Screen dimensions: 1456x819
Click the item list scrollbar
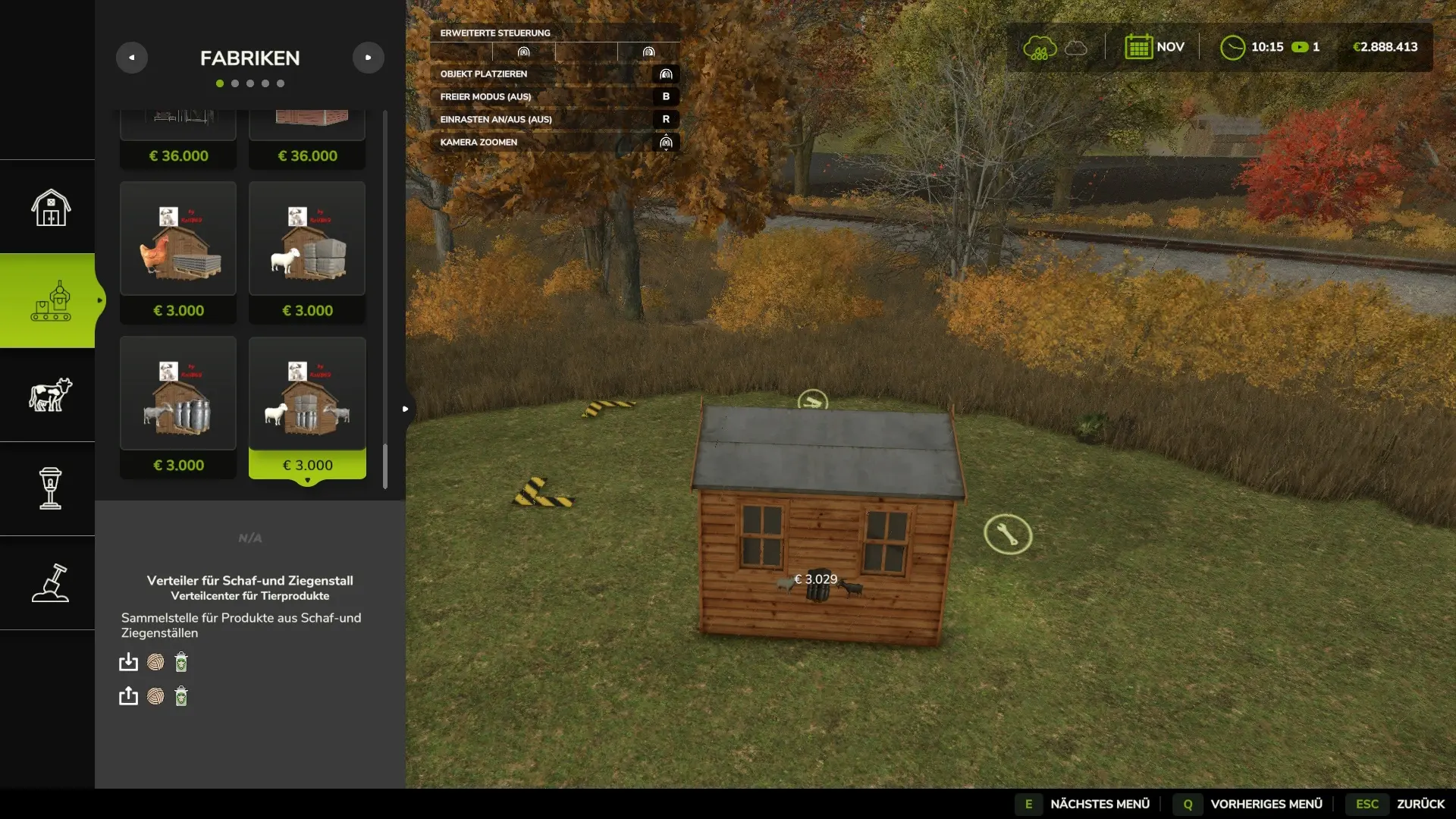click(x=385, y=466)
